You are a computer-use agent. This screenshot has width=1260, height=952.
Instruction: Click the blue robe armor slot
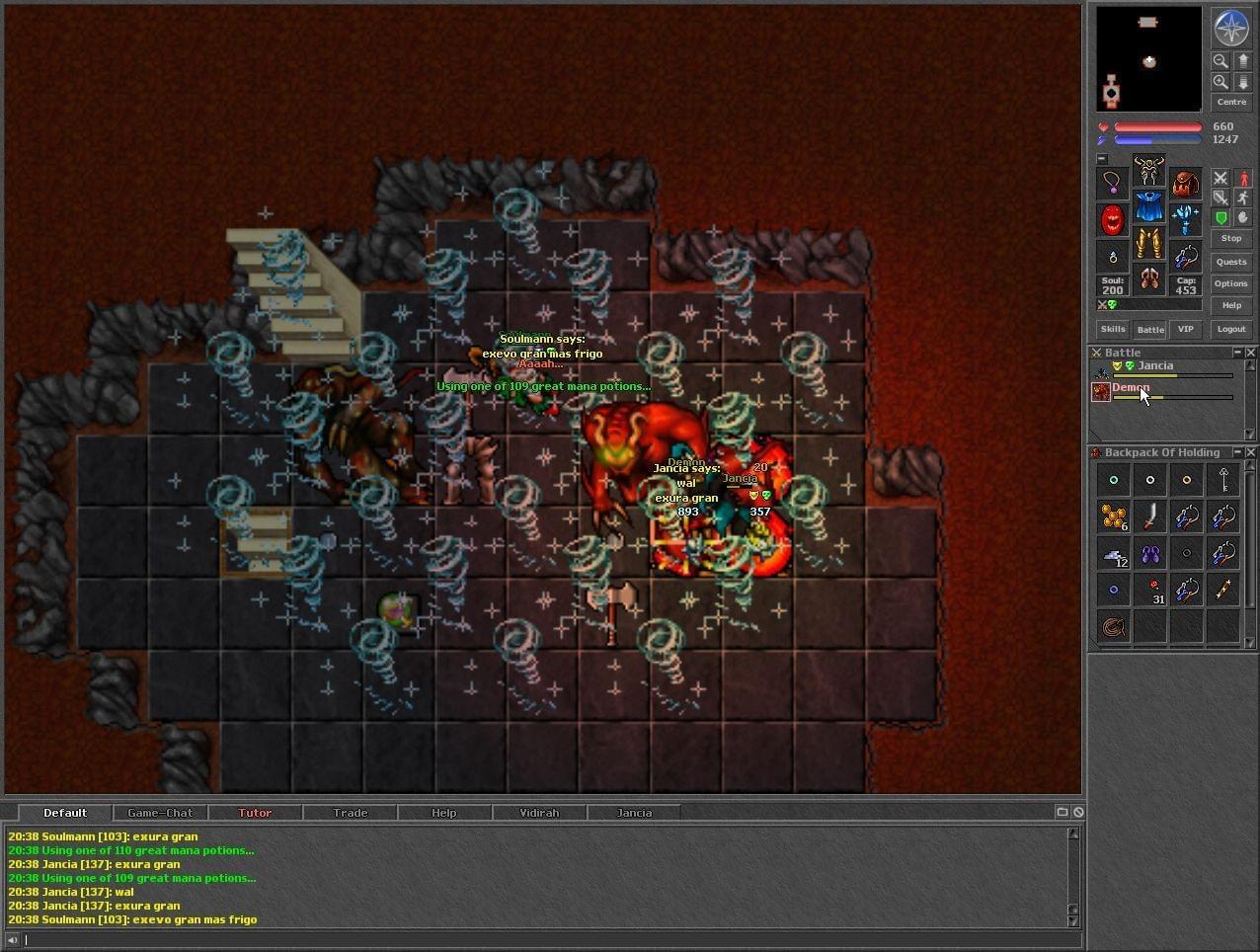click(x=1149, y=207)
